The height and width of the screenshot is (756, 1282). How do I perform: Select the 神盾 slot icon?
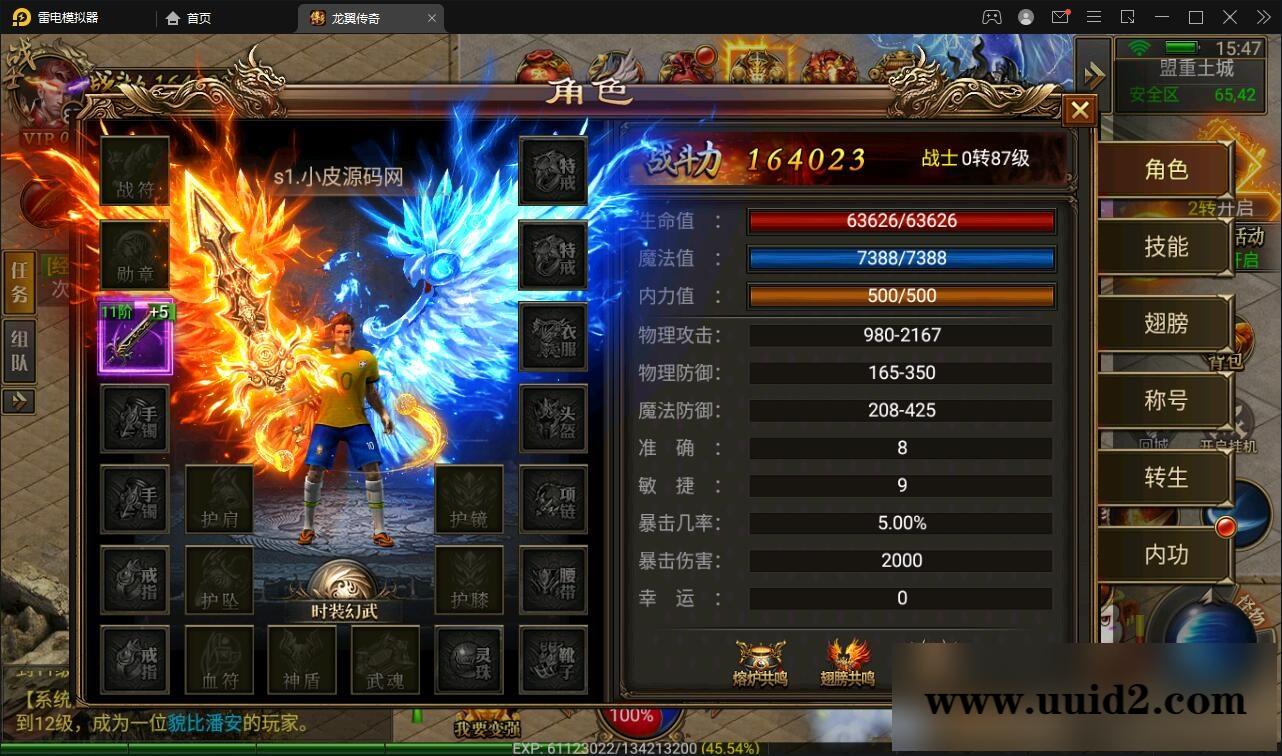[300, 660]
